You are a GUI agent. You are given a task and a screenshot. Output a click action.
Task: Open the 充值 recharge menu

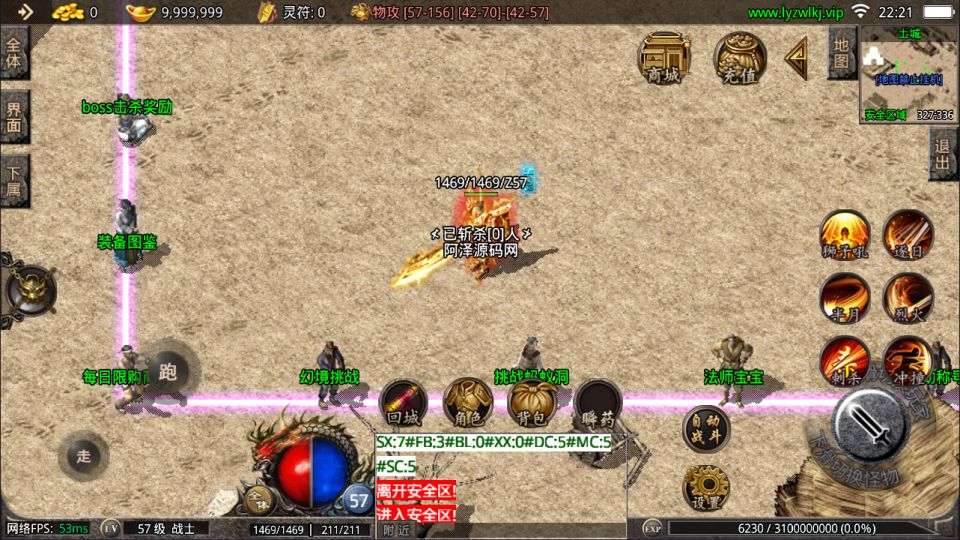coord(739,58)
